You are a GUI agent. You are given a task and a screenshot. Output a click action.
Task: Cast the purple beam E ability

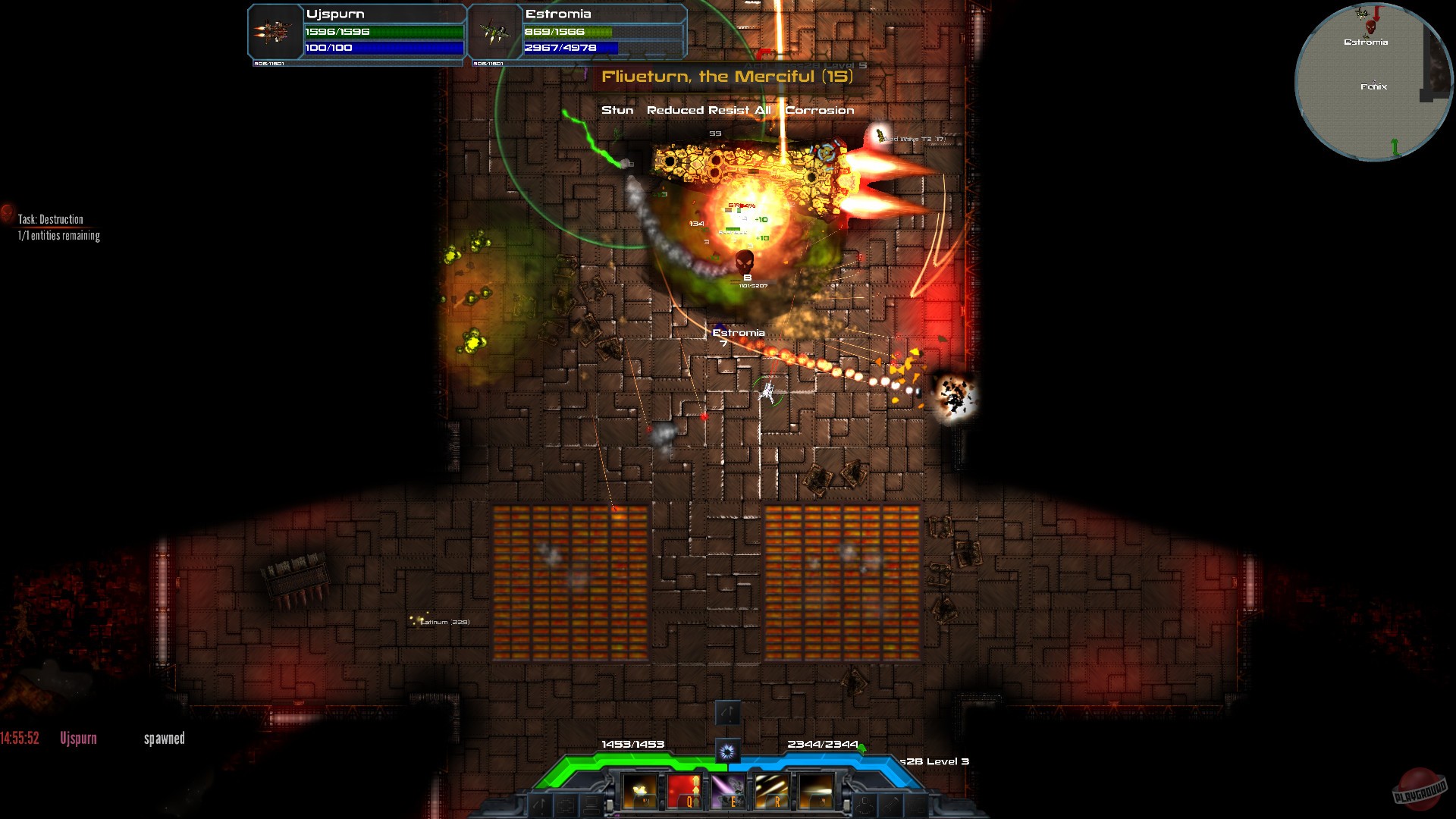(727, 791)
